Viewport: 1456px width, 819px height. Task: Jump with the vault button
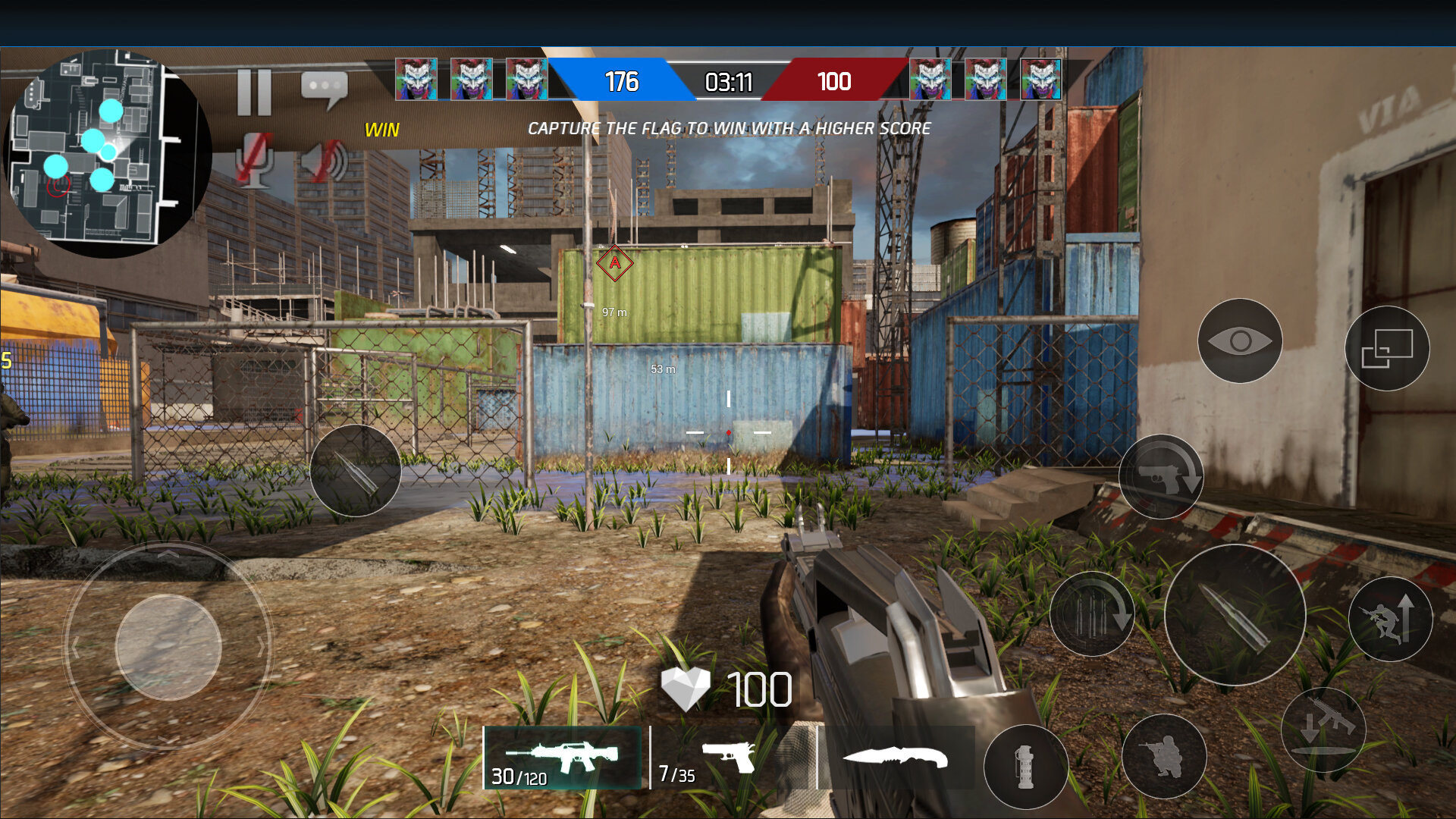click(1390, 619)
